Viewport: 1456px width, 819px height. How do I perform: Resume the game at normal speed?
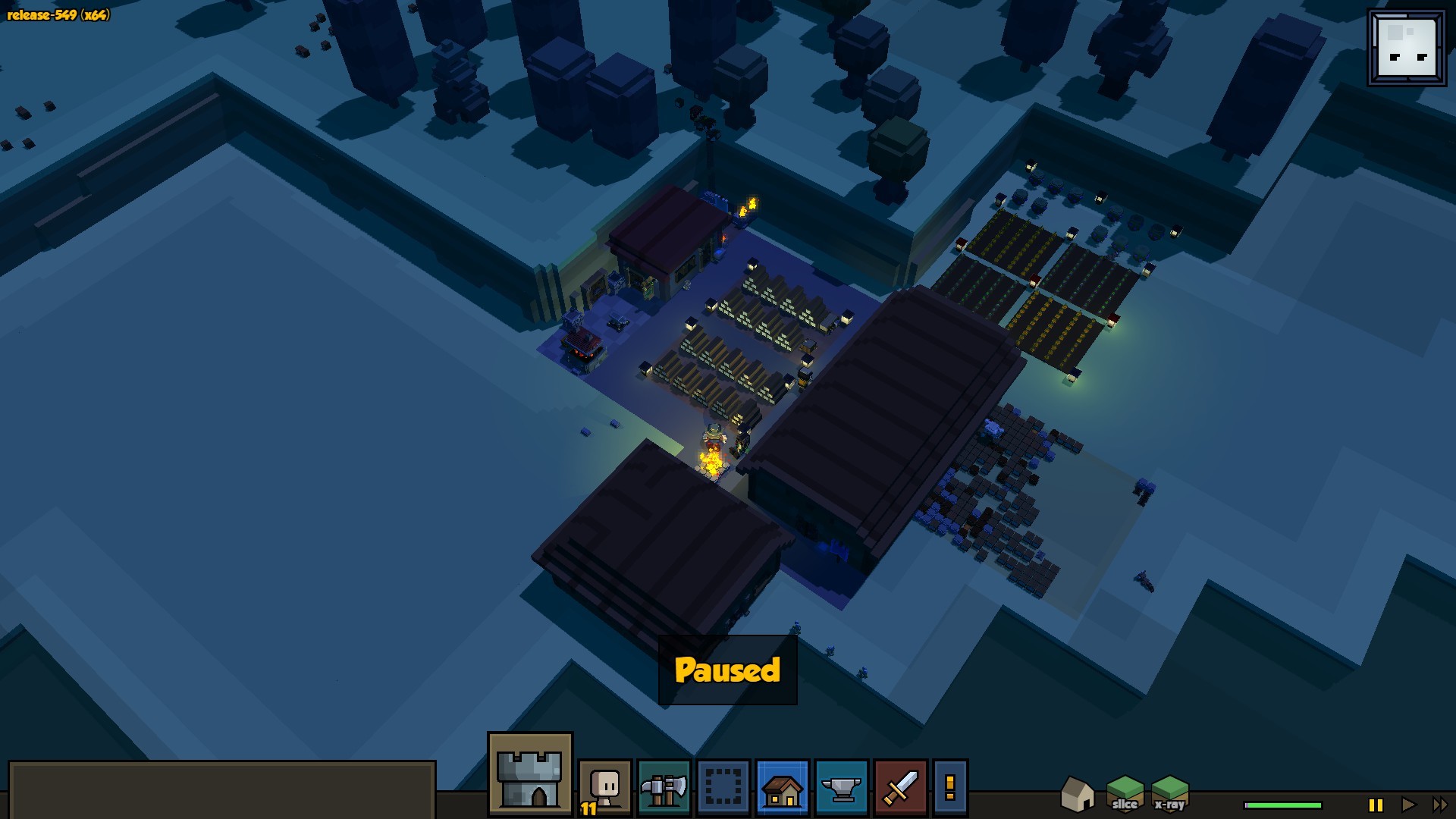click(1408, 805)
